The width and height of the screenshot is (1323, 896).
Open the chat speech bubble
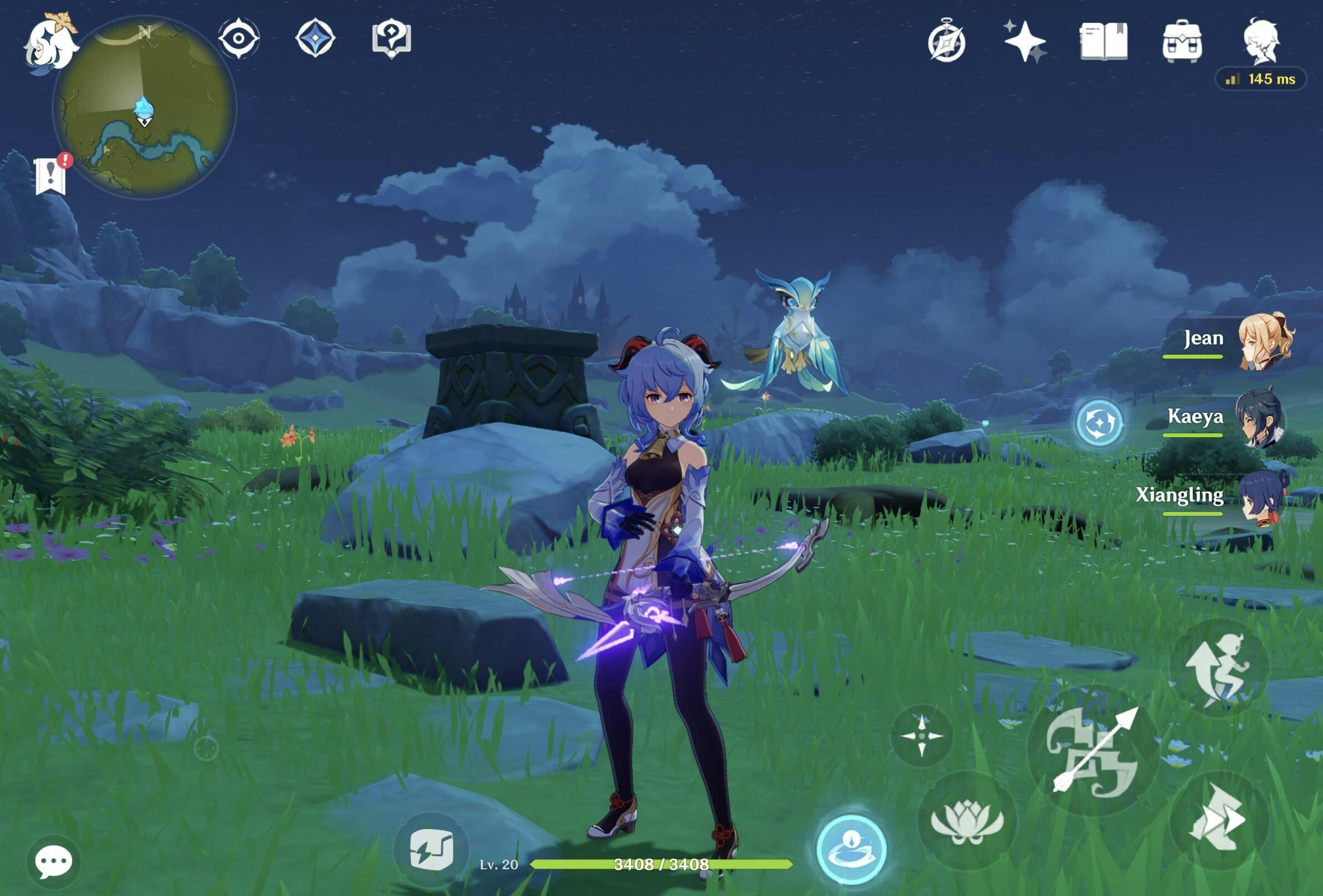(54, 861)
